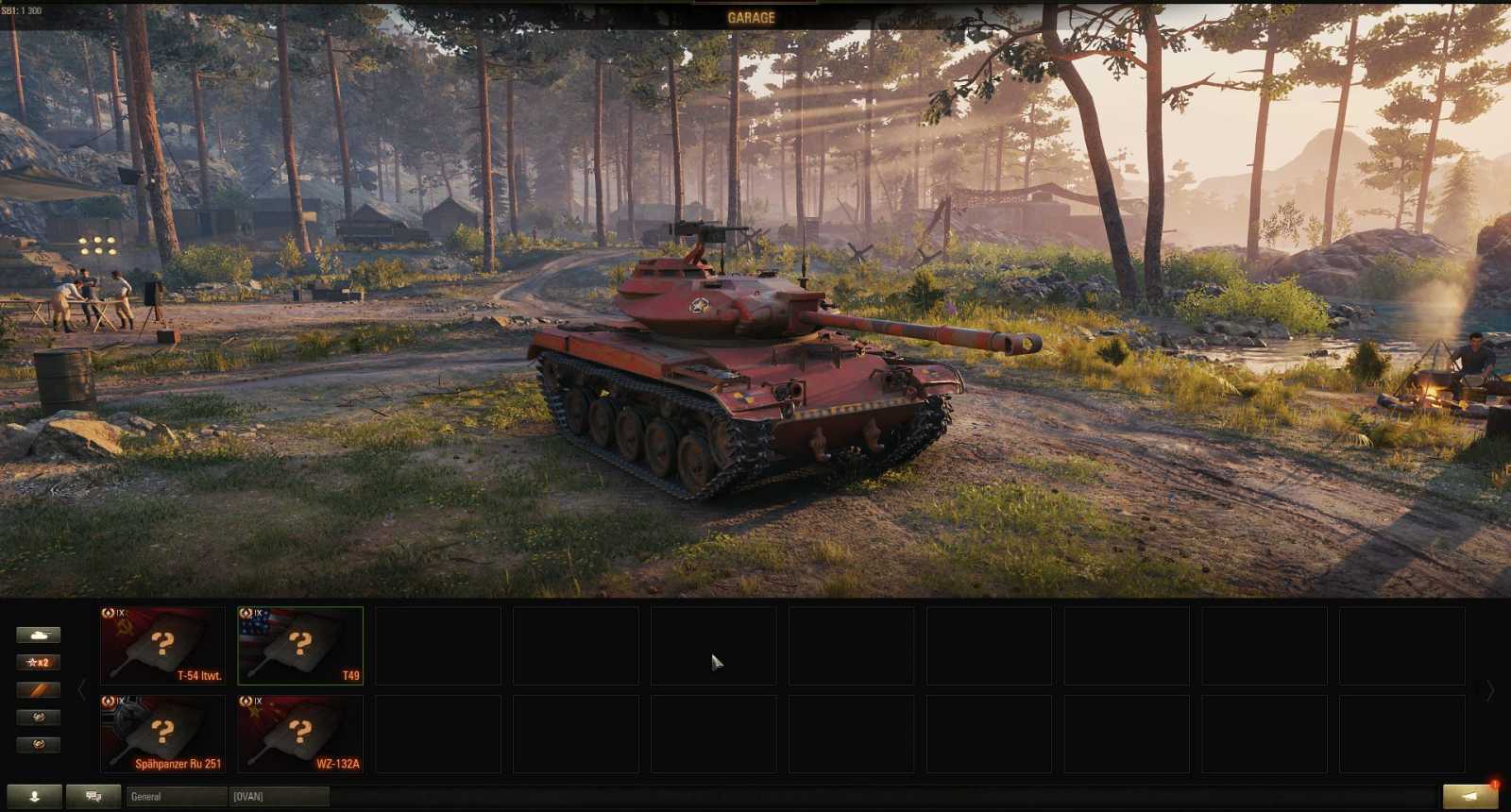This screenshot has height=812, width=1511.
Task: Toggle the vehicle type filter tank icon
Action: click(40, 634)
